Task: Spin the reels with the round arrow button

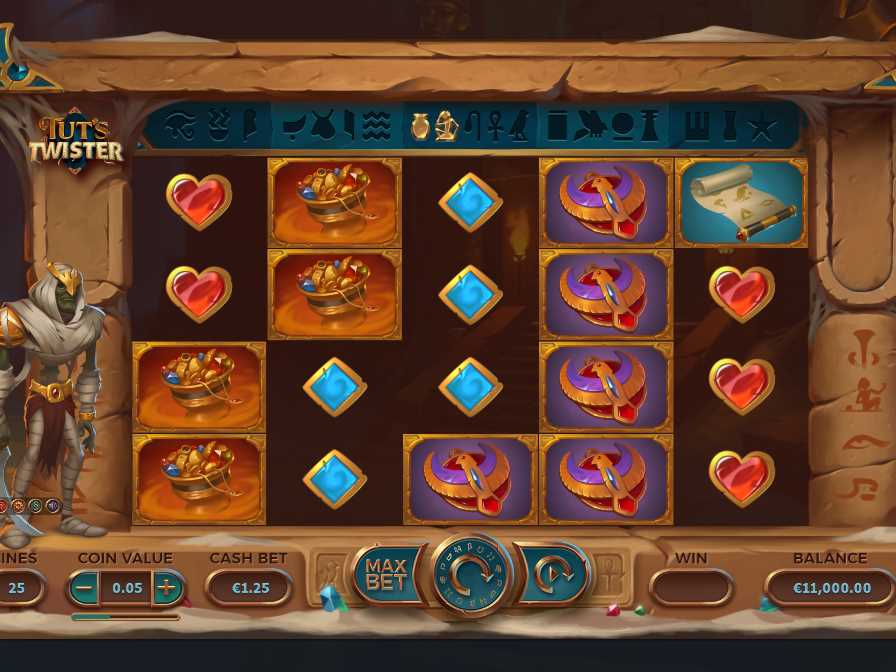Action: click(x=470, y=576)
